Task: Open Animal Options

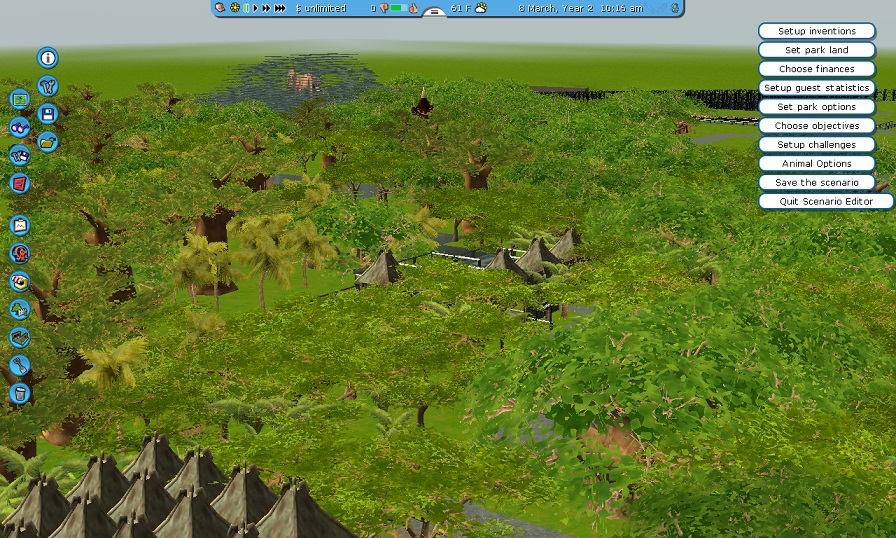Action: 816,164
